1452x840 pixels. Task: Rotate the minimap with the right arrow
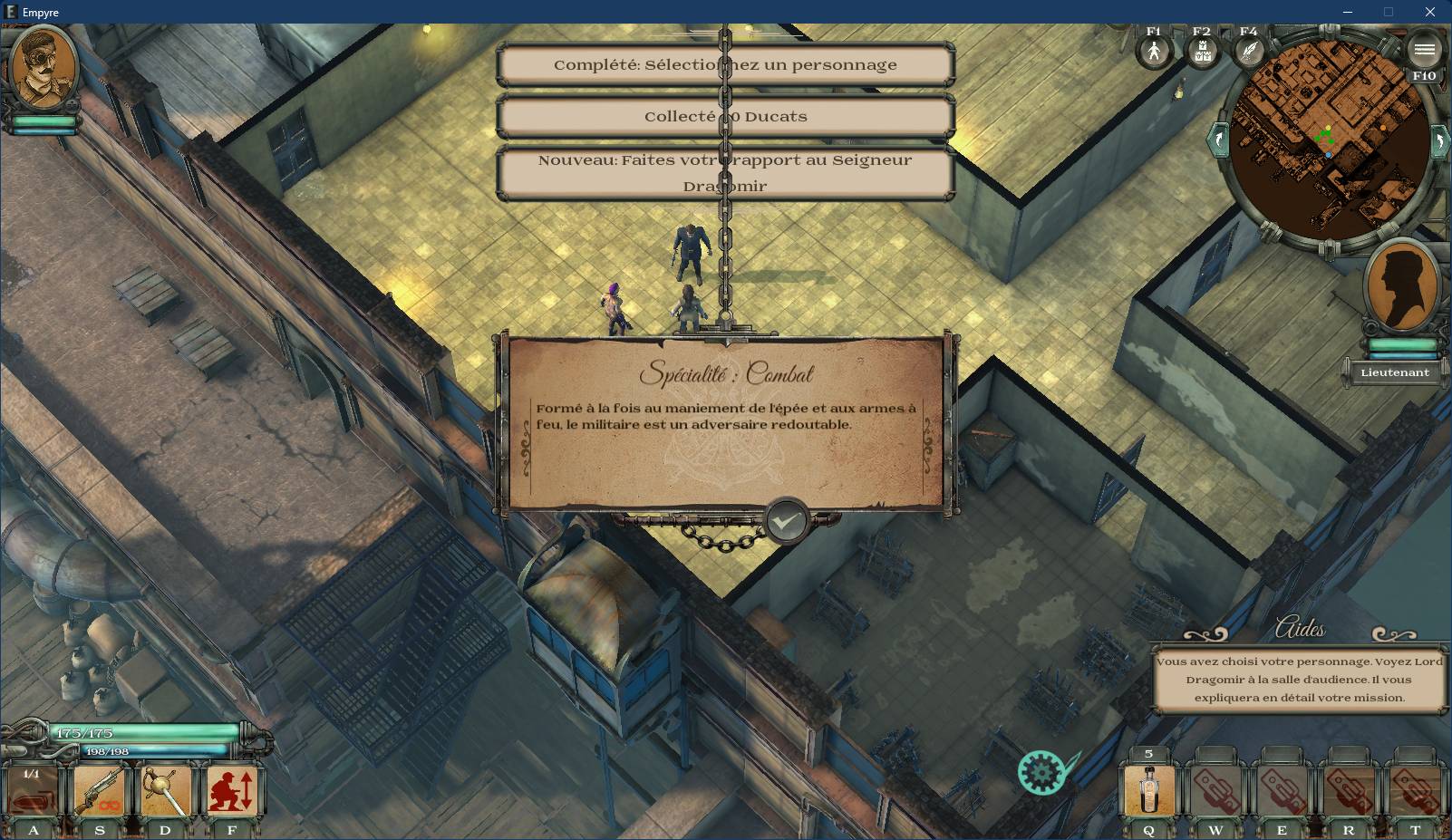click(1438, 141)
